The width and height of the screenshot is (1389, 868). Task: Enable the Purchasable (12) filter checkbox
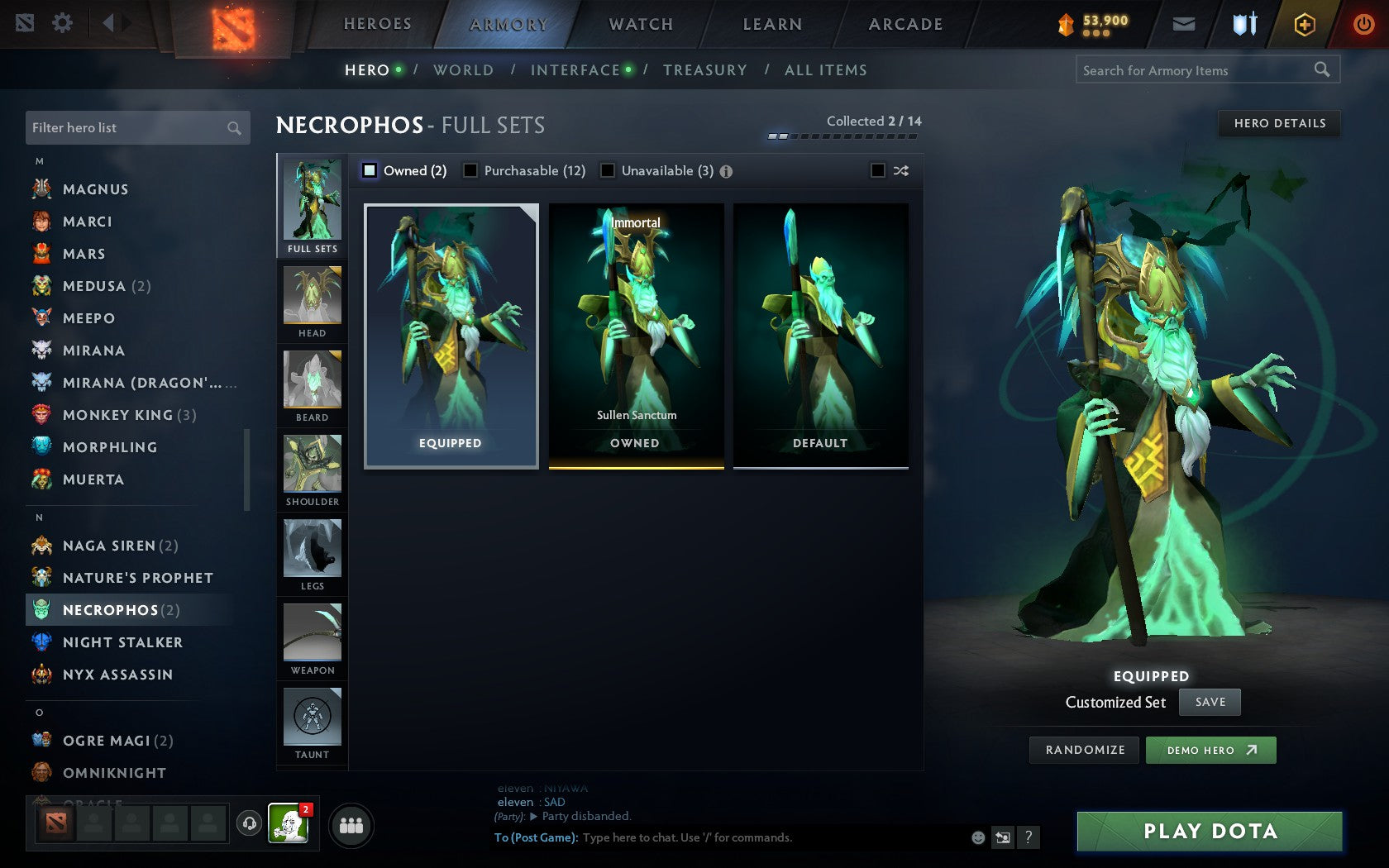[471, 170]
